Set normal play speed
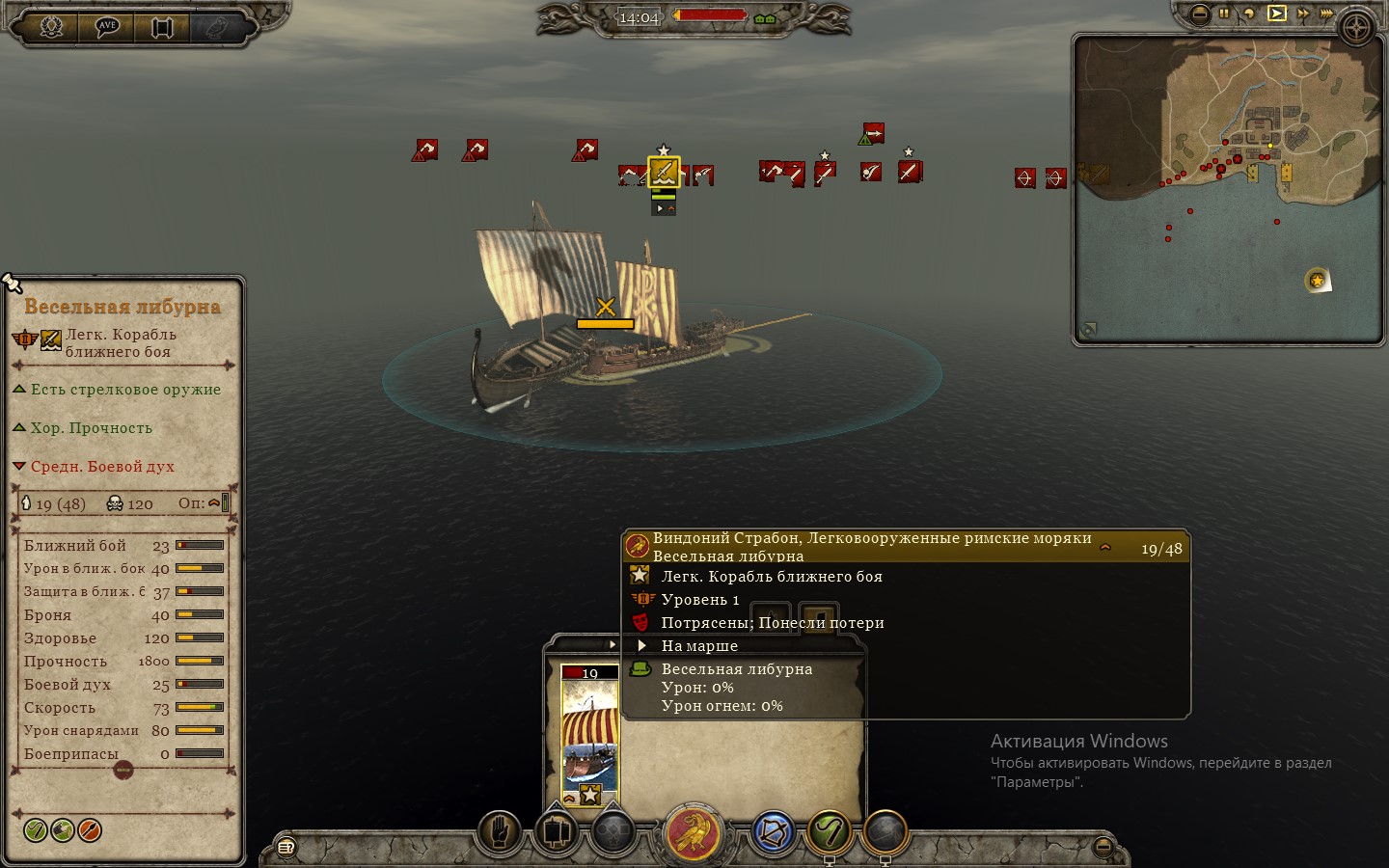 1276,14
